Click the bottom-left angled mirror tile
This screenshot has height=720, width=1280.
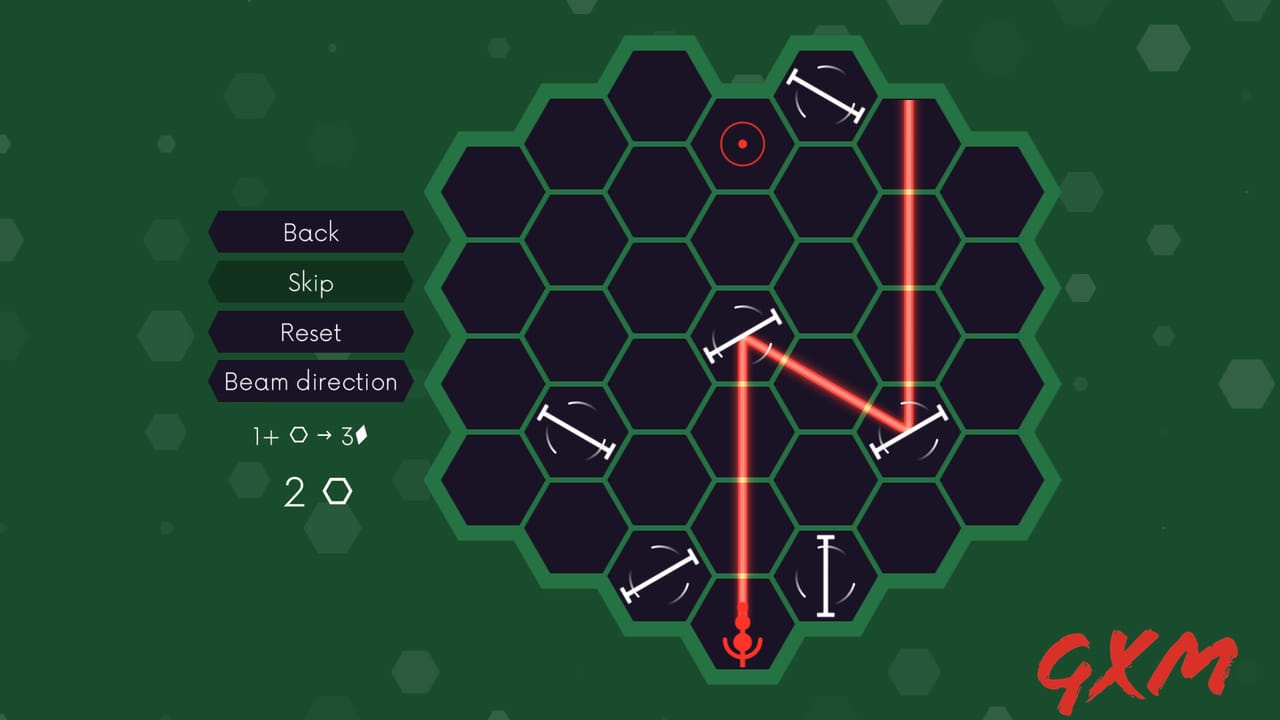(x=660, y=575)
